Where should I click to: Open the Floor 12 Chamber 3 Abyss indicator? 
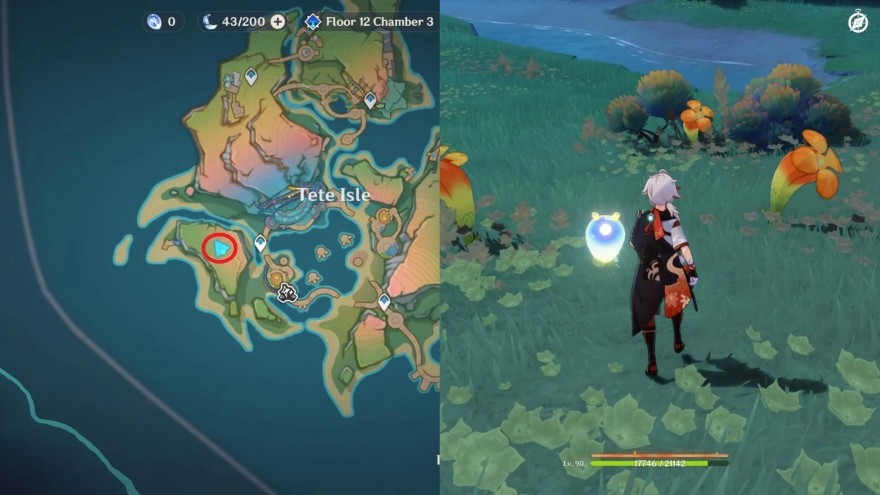(368, 21)
